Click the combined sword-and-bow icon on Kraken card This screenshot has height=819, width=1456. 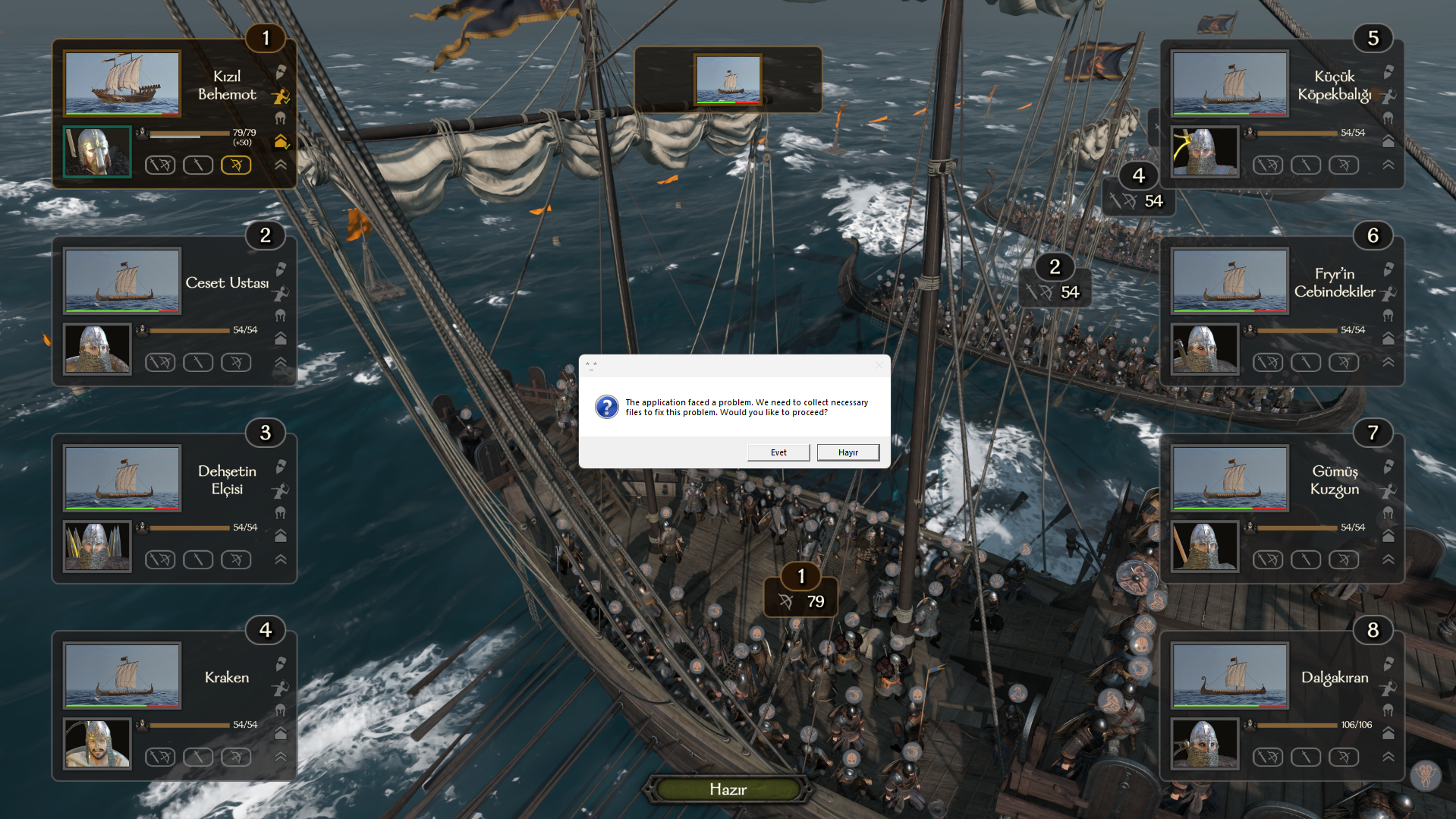point(160,757)
